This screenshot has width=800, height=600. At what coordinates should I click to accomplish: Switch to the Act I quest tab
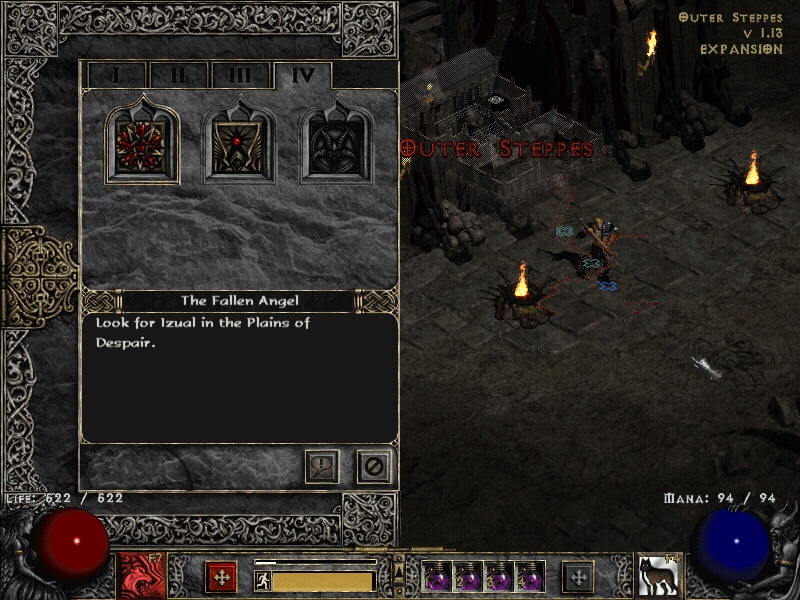[x=116, y=75]
